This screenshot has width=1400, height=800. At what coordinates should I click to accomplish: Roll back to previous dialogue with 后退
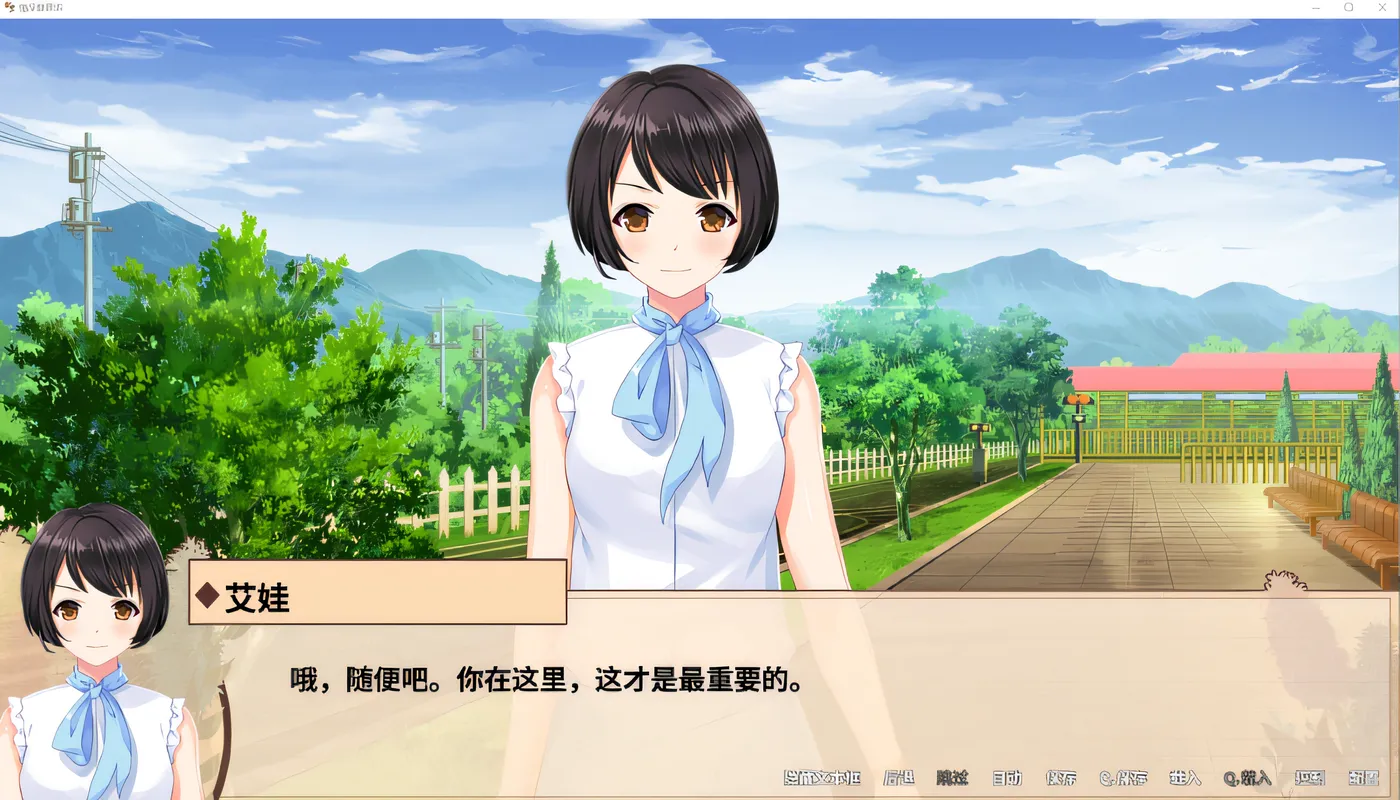(x=900, y=778)
